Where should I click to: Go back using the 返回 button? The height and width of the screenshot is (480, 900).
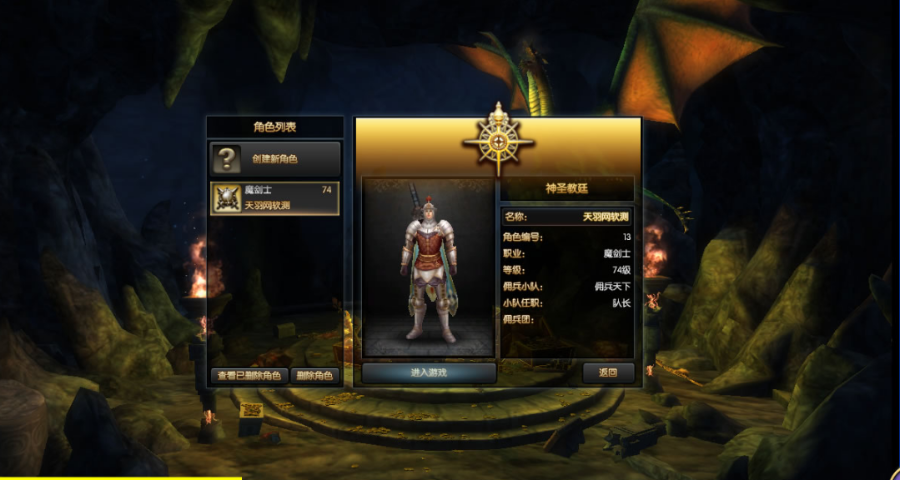[608, 373]
